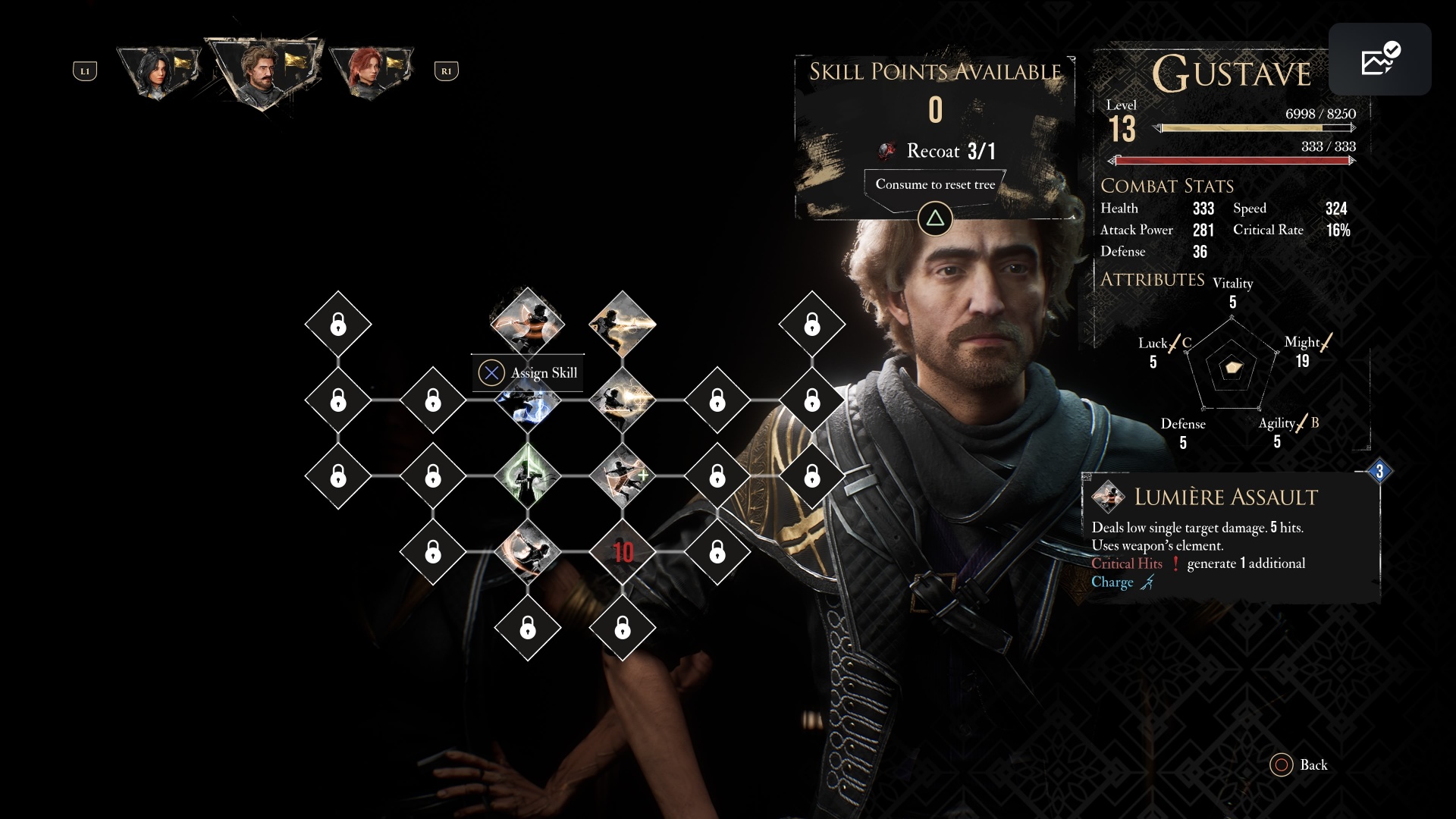The width and height of the screenshot is (1456, 819).
Task: Switch to the black-haired woman's portrait
Action: [158, 71]
